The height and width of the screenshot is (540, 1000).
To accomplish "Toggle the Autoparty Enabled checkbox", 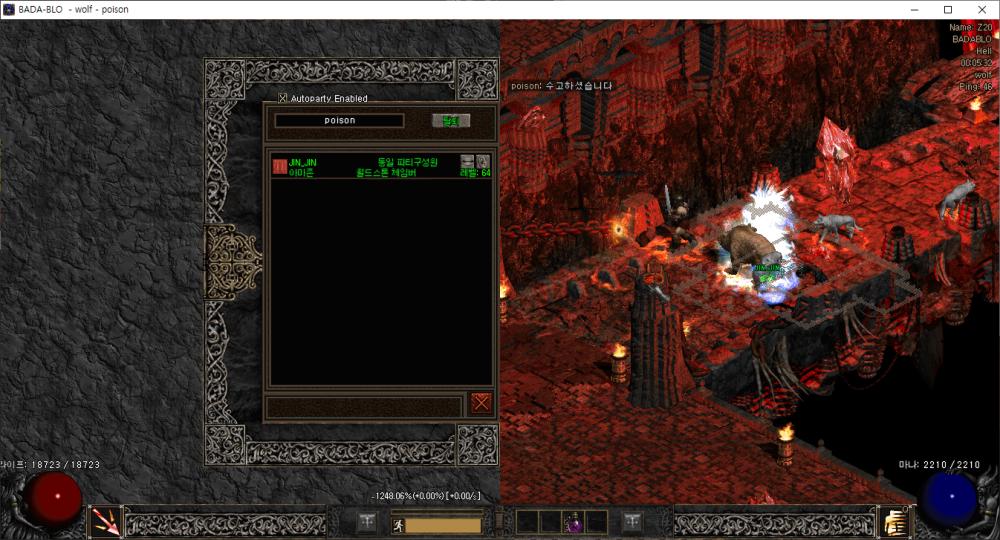I will pyautogui.click(x=282, y=98).
